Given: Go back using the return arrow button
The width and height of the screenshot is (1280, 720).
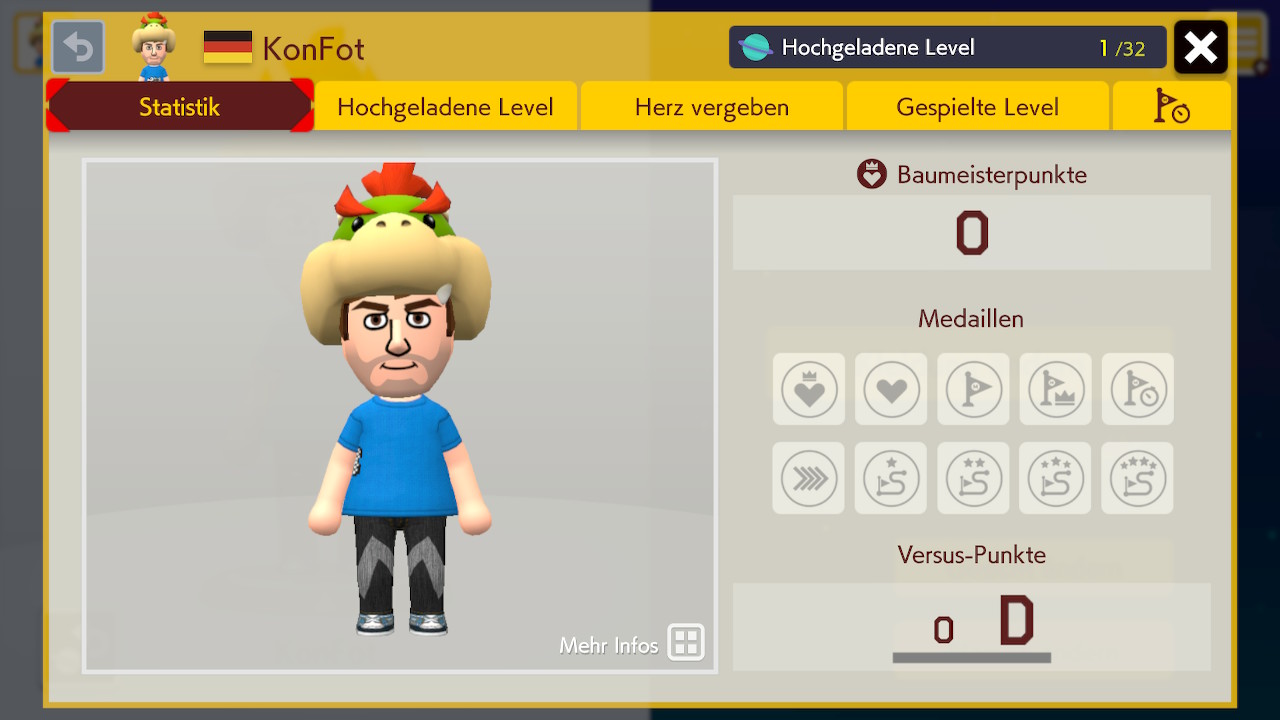Looking at the screenshot, I should click(x=78, y=48).
